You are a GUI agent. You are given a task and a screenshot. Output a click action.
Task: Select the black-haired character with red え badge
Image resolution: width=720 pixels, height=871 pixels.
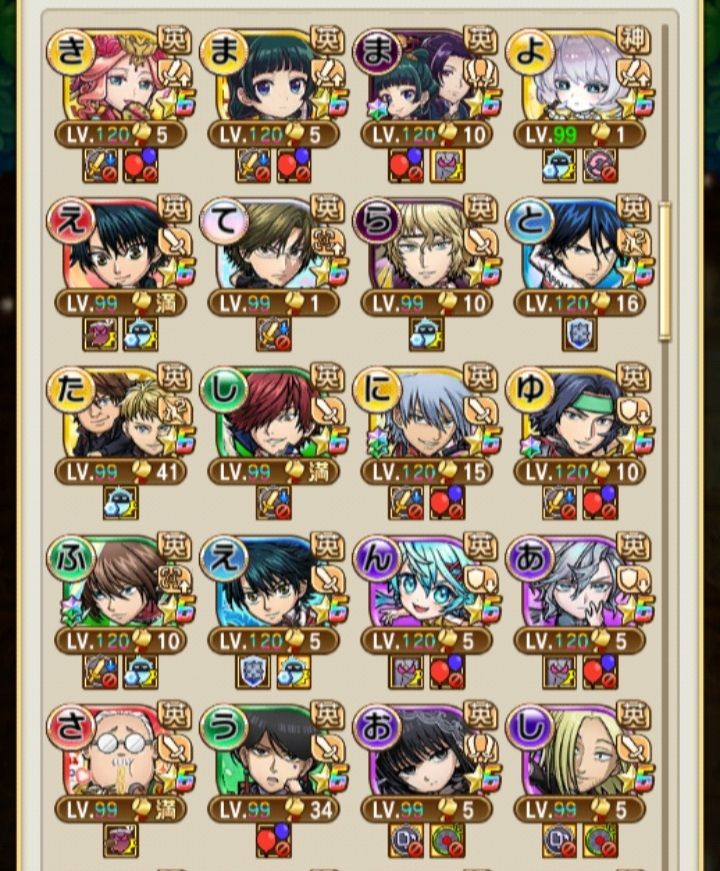coord(120,245)
